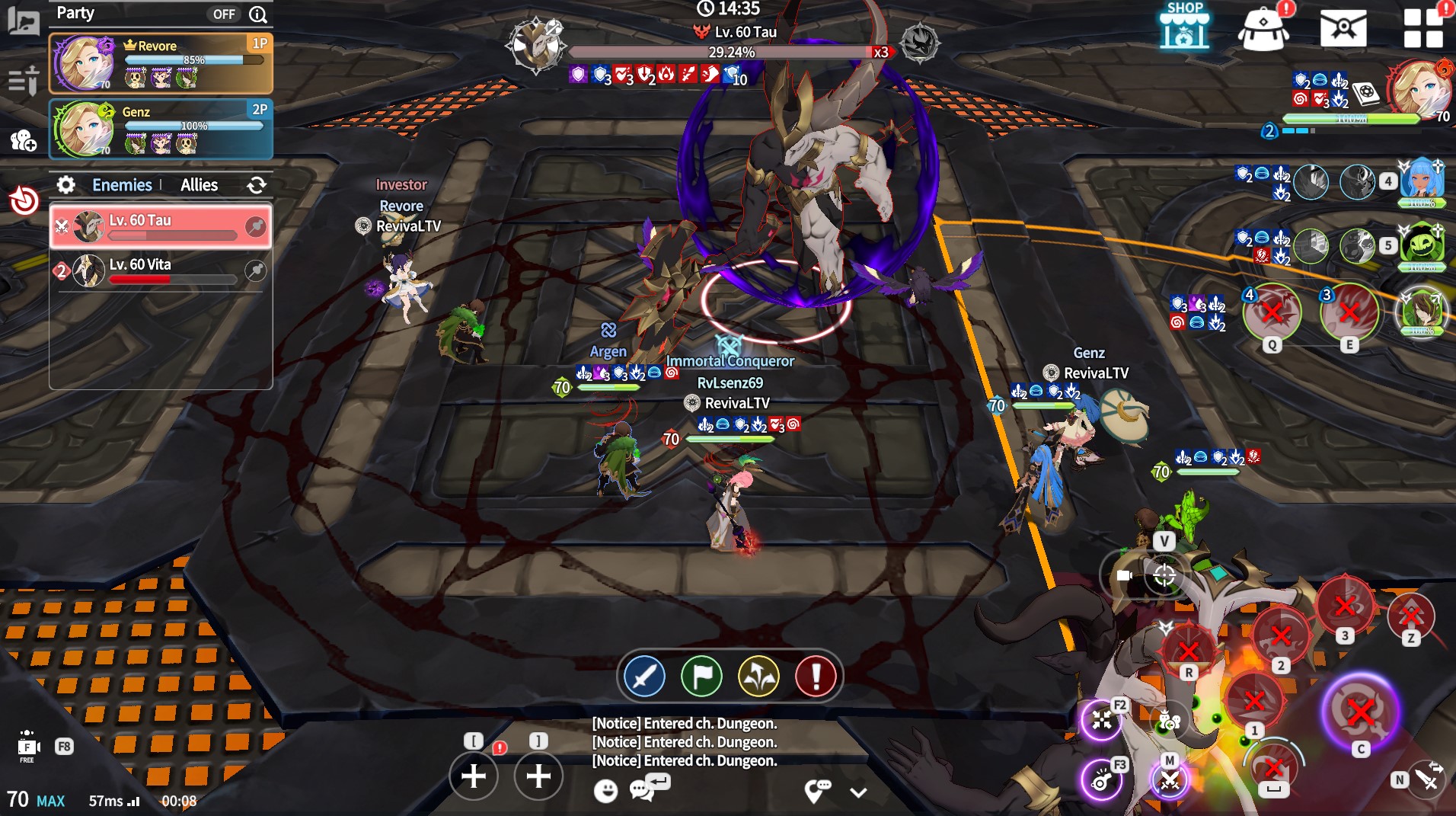This screenshot has width=1456, height=816.
Task: Select party member Revore's card
Action: [x=161, y=63]
